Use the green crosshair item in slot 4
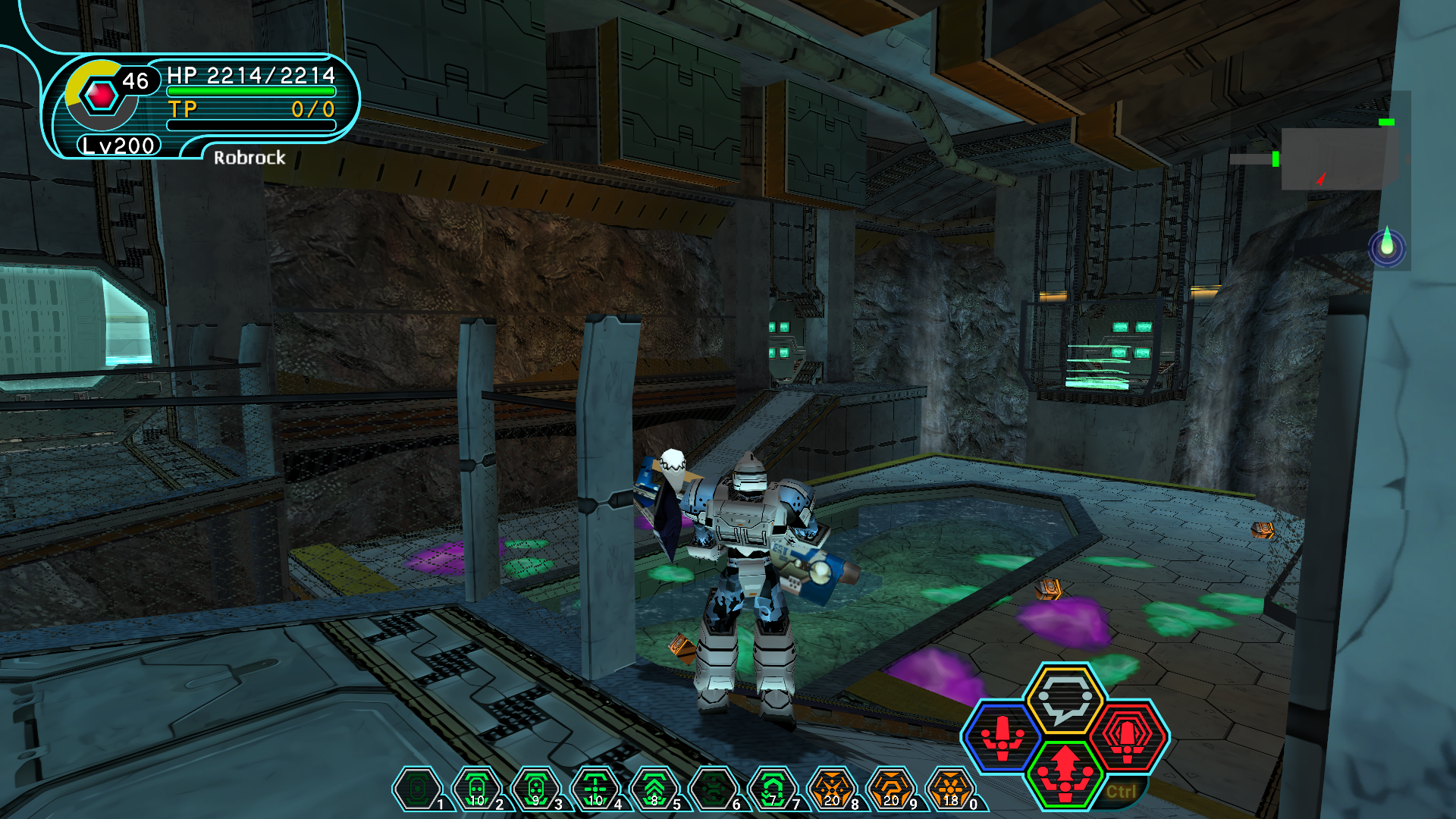 [595, 789]
